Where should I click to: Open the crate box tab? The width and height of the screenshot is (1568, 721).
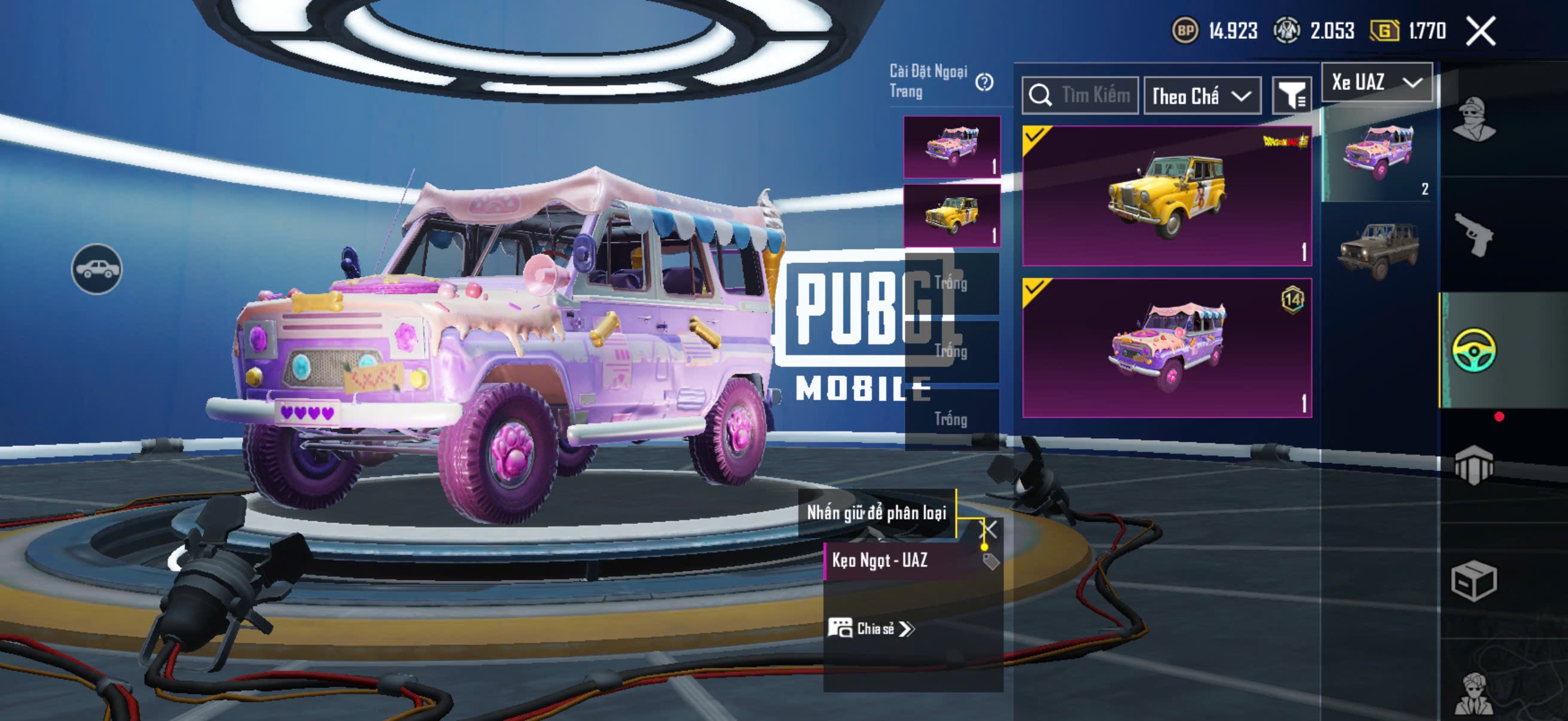pyautogui.click(x=1474, y=581)
